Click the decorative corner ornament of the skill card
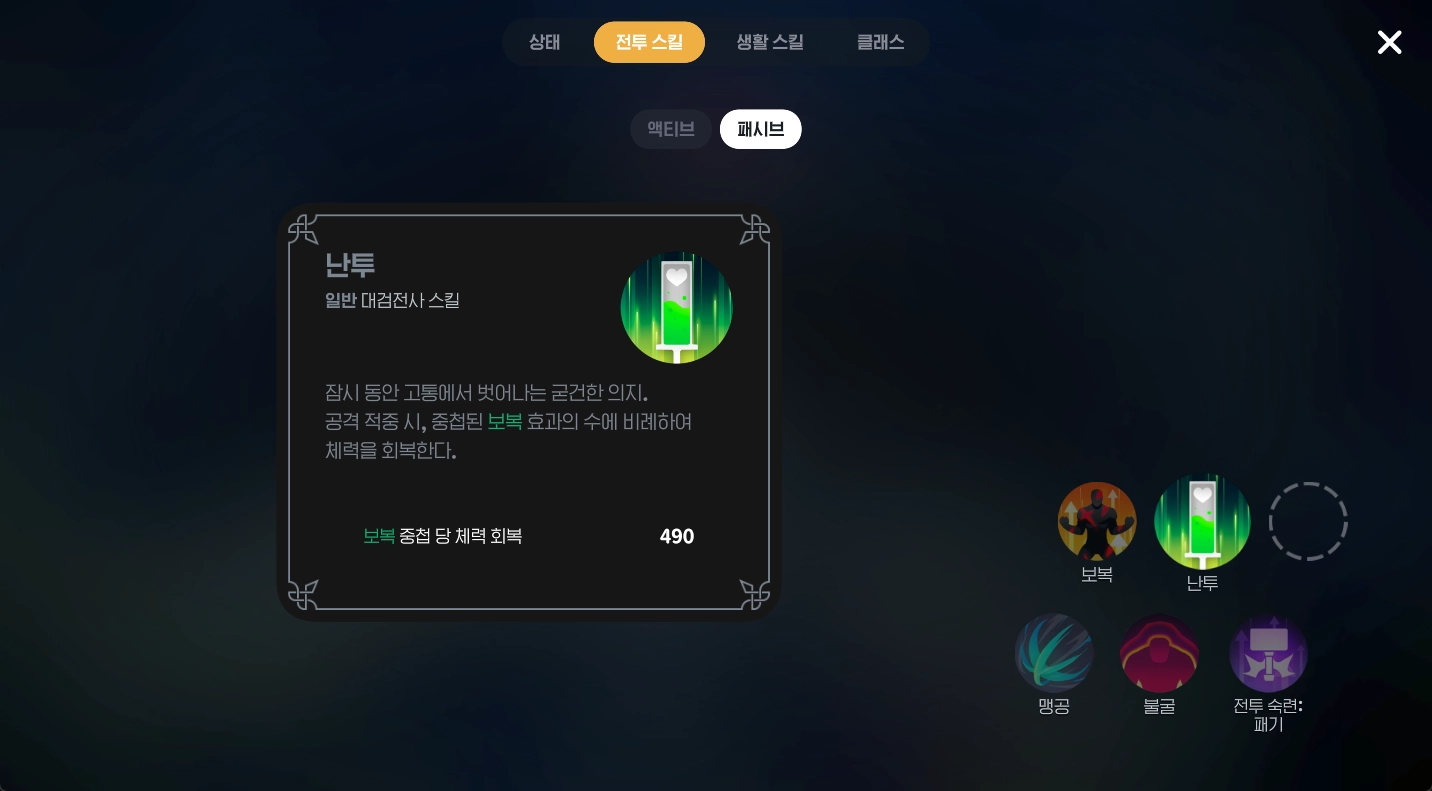The width and height of the screenshot is (1432, 791). tap(303, 228)
